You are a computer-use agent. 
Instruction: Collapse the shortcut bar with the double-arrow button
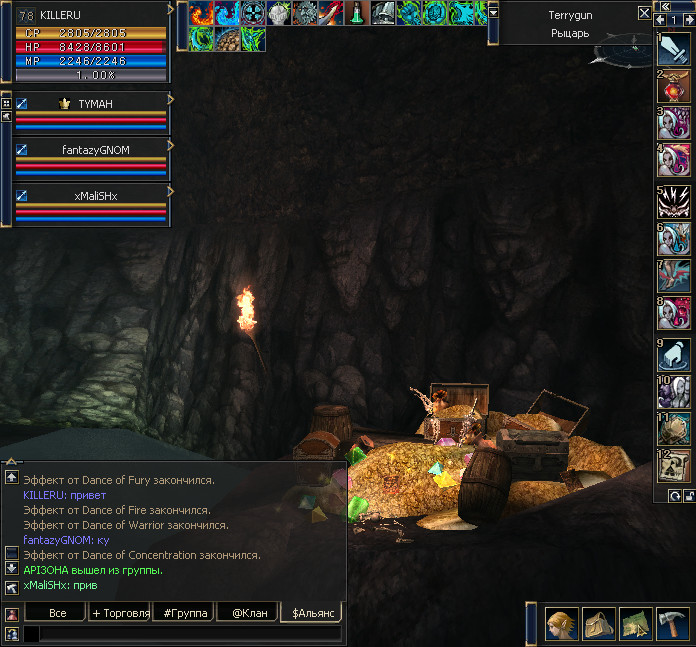665,6
